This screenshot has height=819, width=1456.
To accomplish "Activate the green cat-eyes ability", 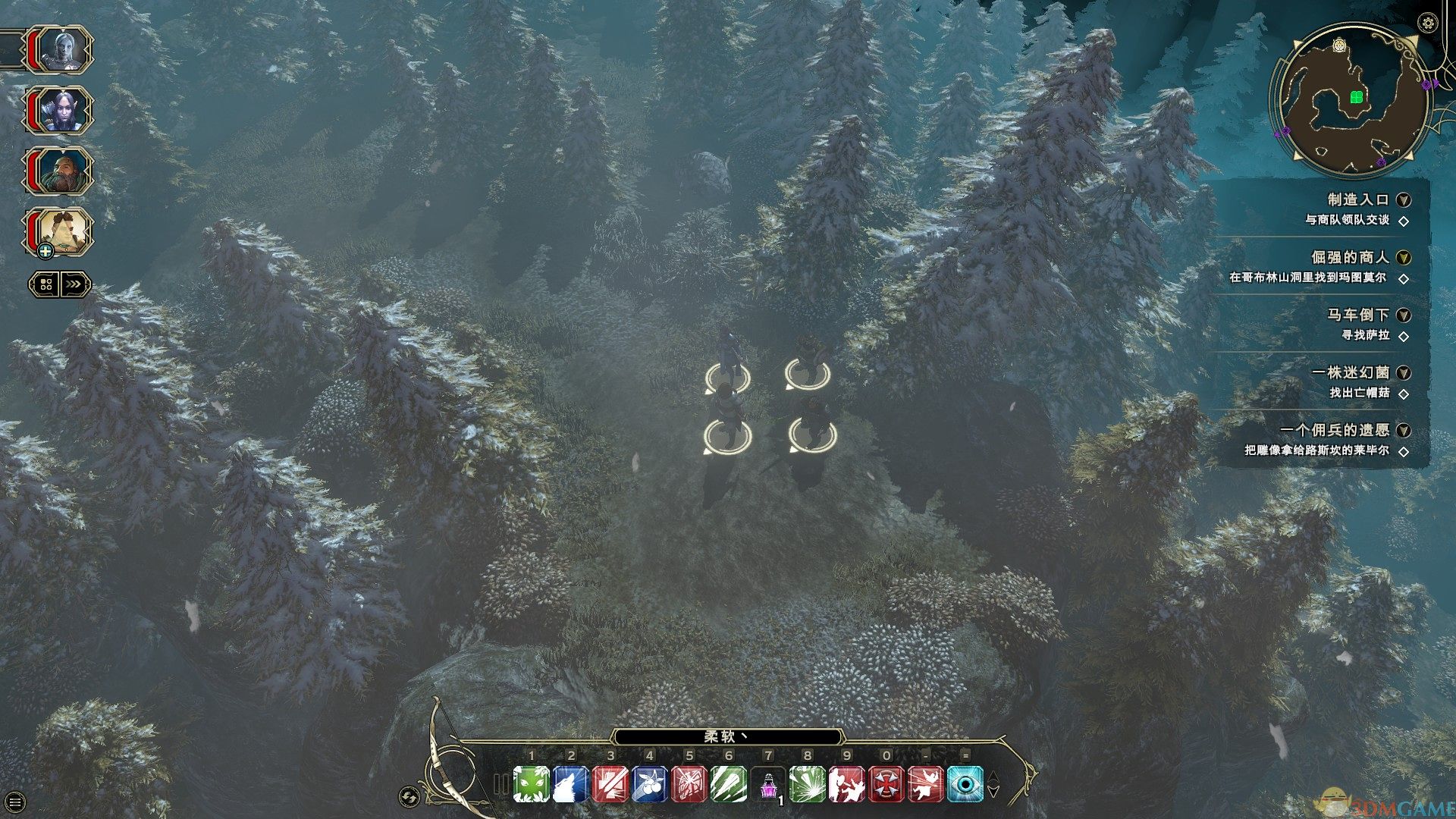I will 531,784.
